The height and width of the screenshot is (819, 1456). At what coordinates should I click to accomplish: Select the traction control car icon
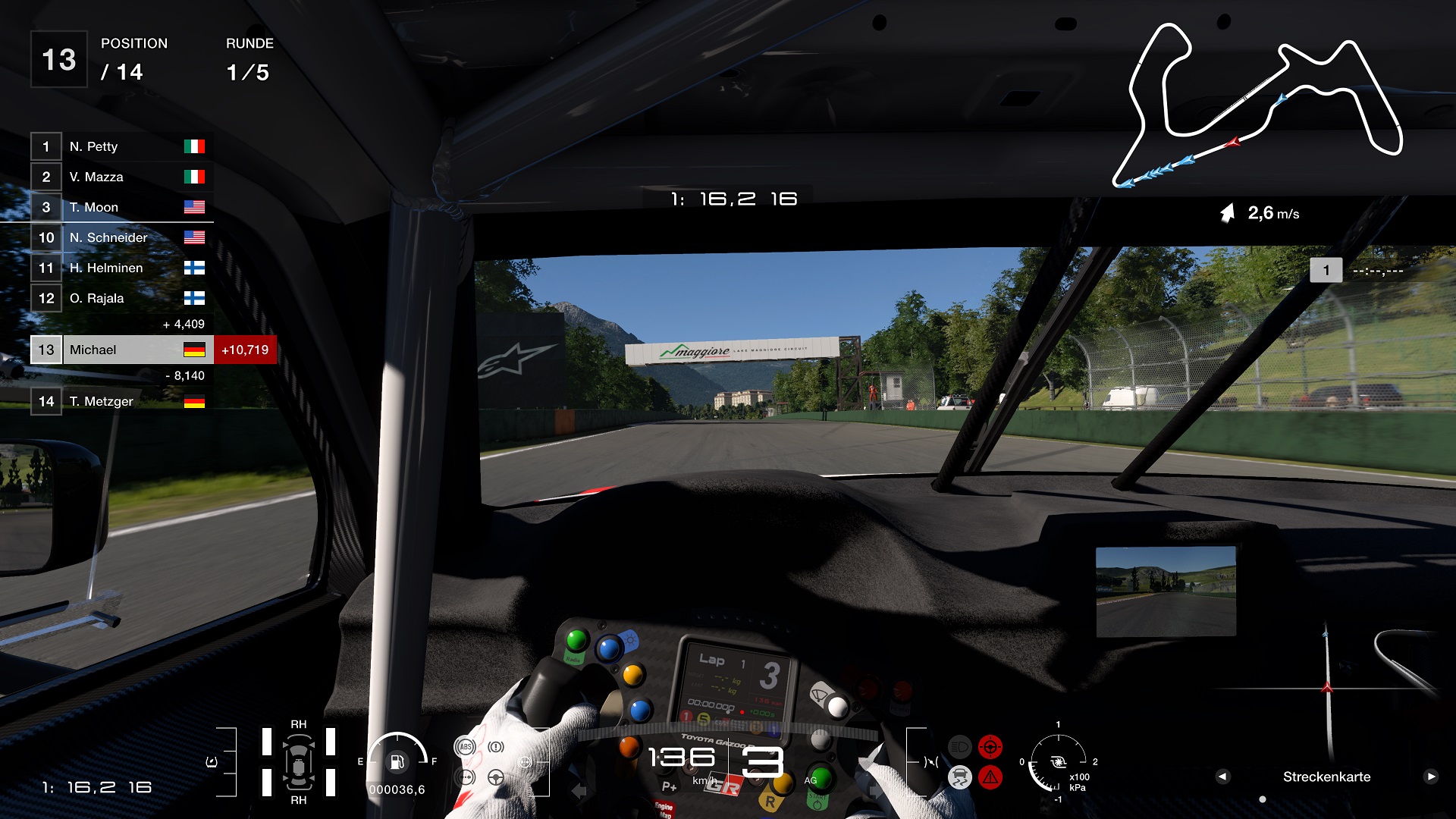960,777
